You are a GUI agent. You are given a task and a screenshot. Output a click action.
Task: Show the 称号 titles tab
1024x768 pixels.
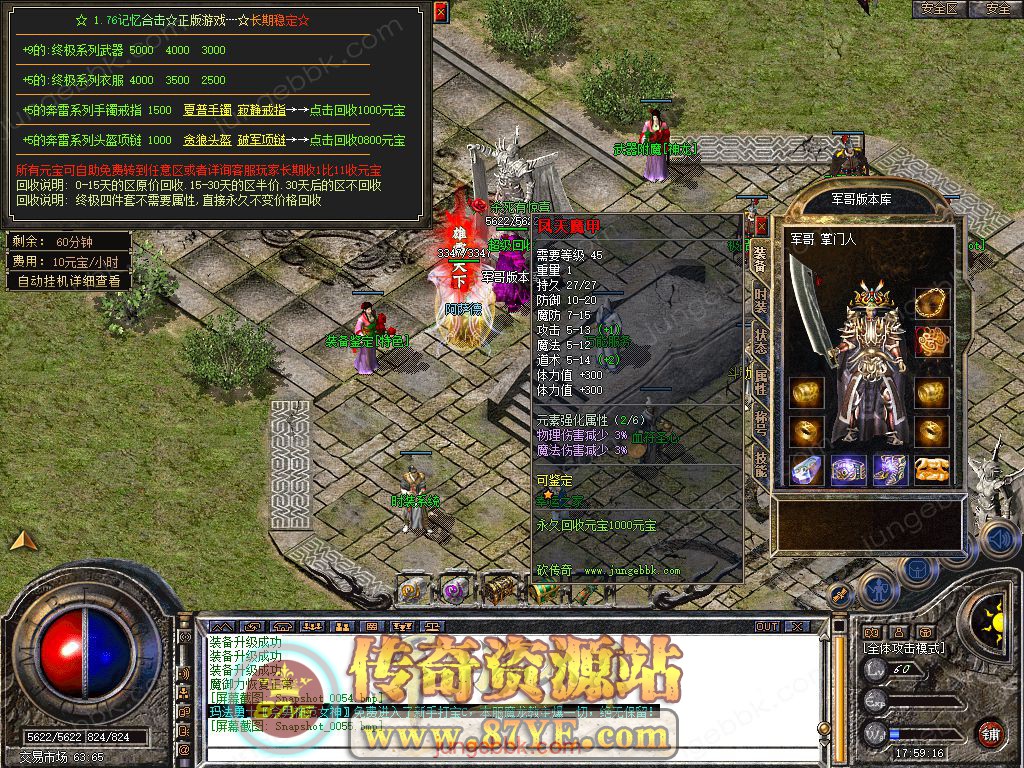[760, 421]
